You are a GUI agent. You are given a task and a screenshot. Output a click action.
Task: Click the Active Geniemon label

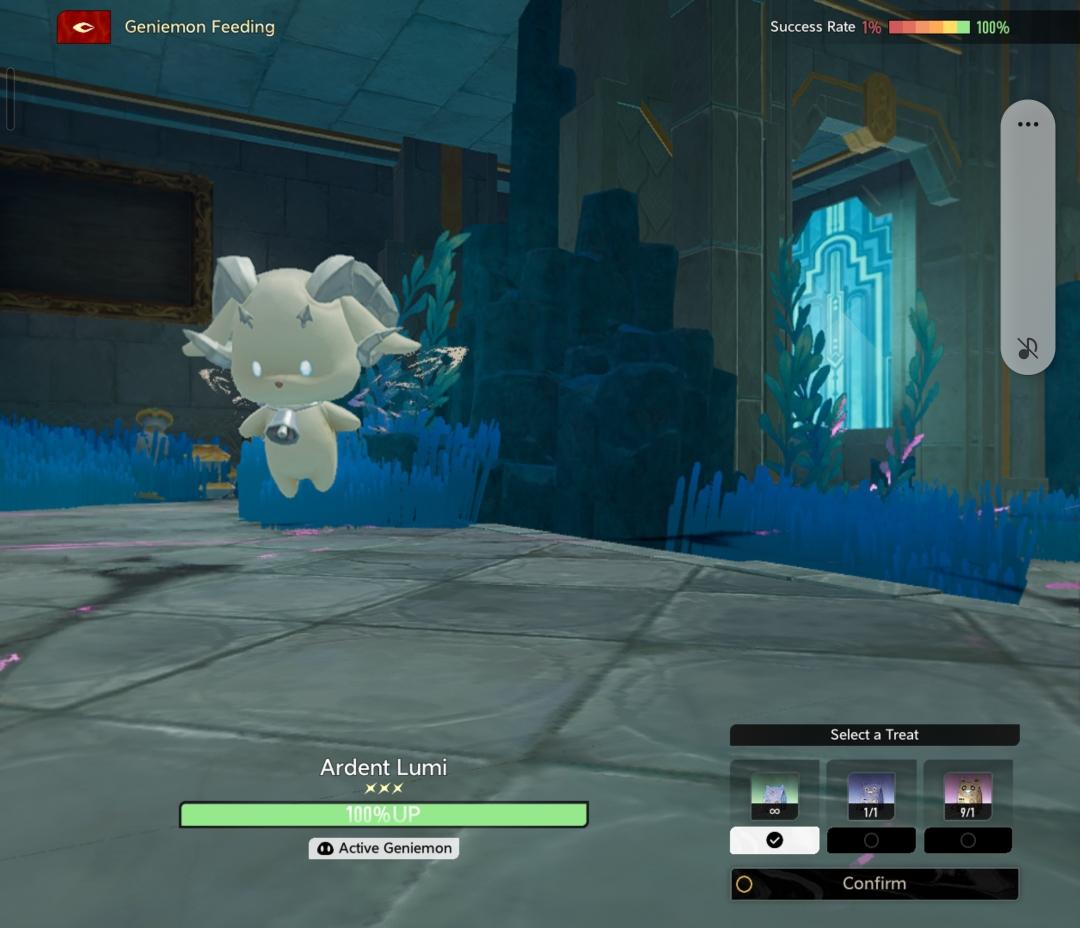pos(384,848)
